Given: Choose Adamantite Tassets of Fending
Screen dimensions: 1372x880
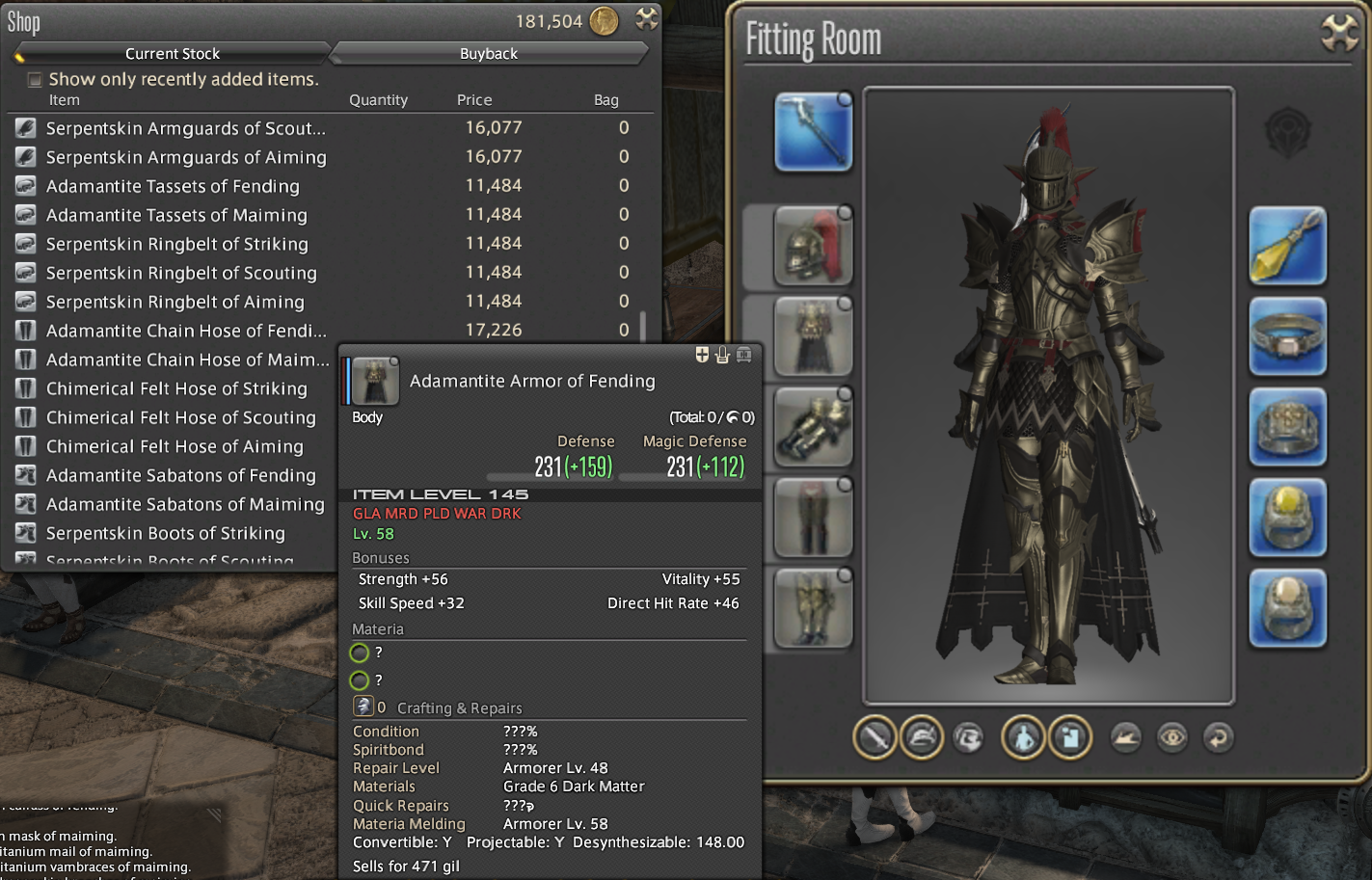Looking at the screenshot, I should pos(173,186).
